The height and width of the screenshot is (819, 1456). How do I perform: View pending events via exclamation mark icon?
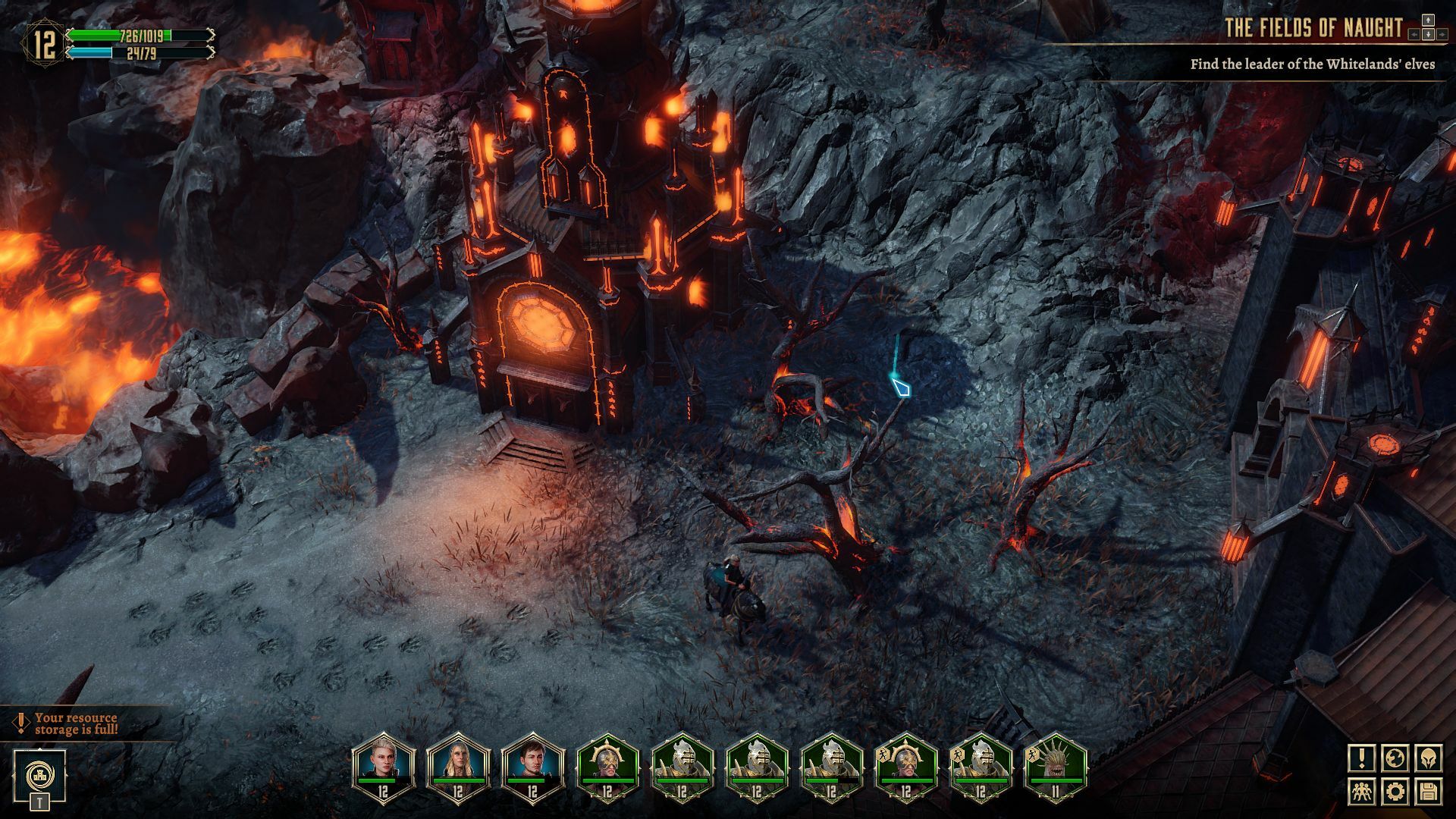pyautogui.click(x=1362, y=758)
